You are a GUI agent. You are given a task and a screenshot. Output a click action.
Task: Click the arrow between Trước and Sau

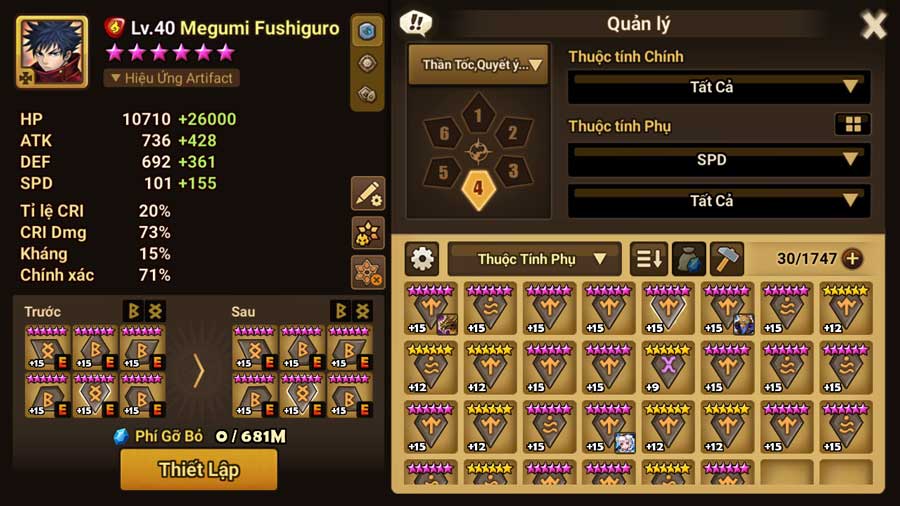tap(198, 371)
